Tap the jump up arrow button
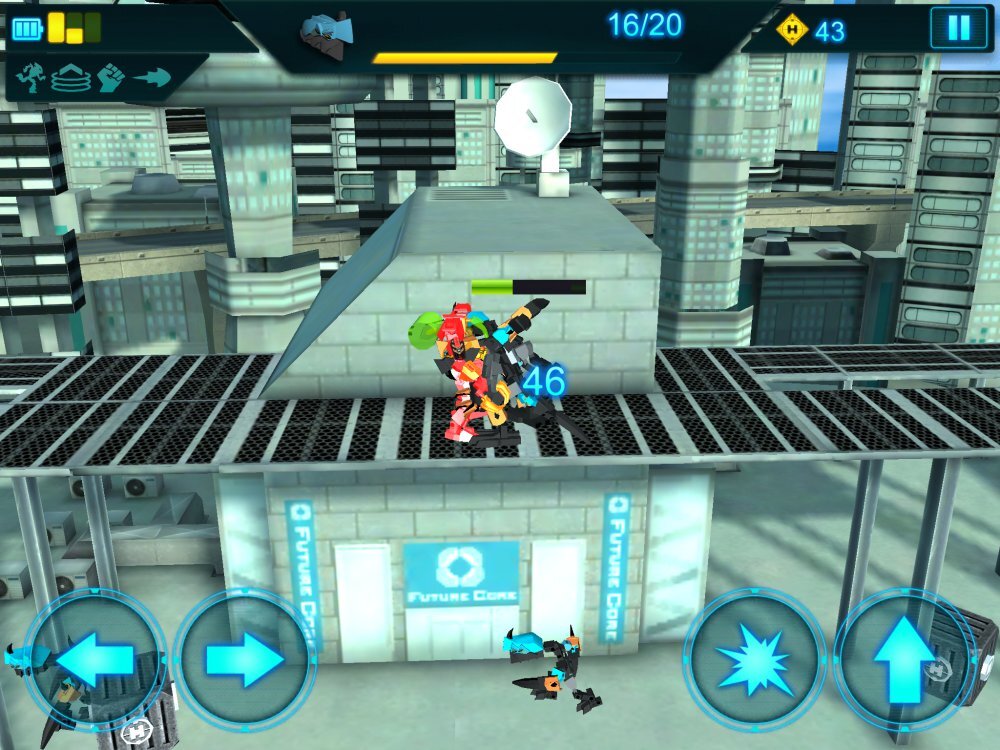 click(x=903, y=659)
